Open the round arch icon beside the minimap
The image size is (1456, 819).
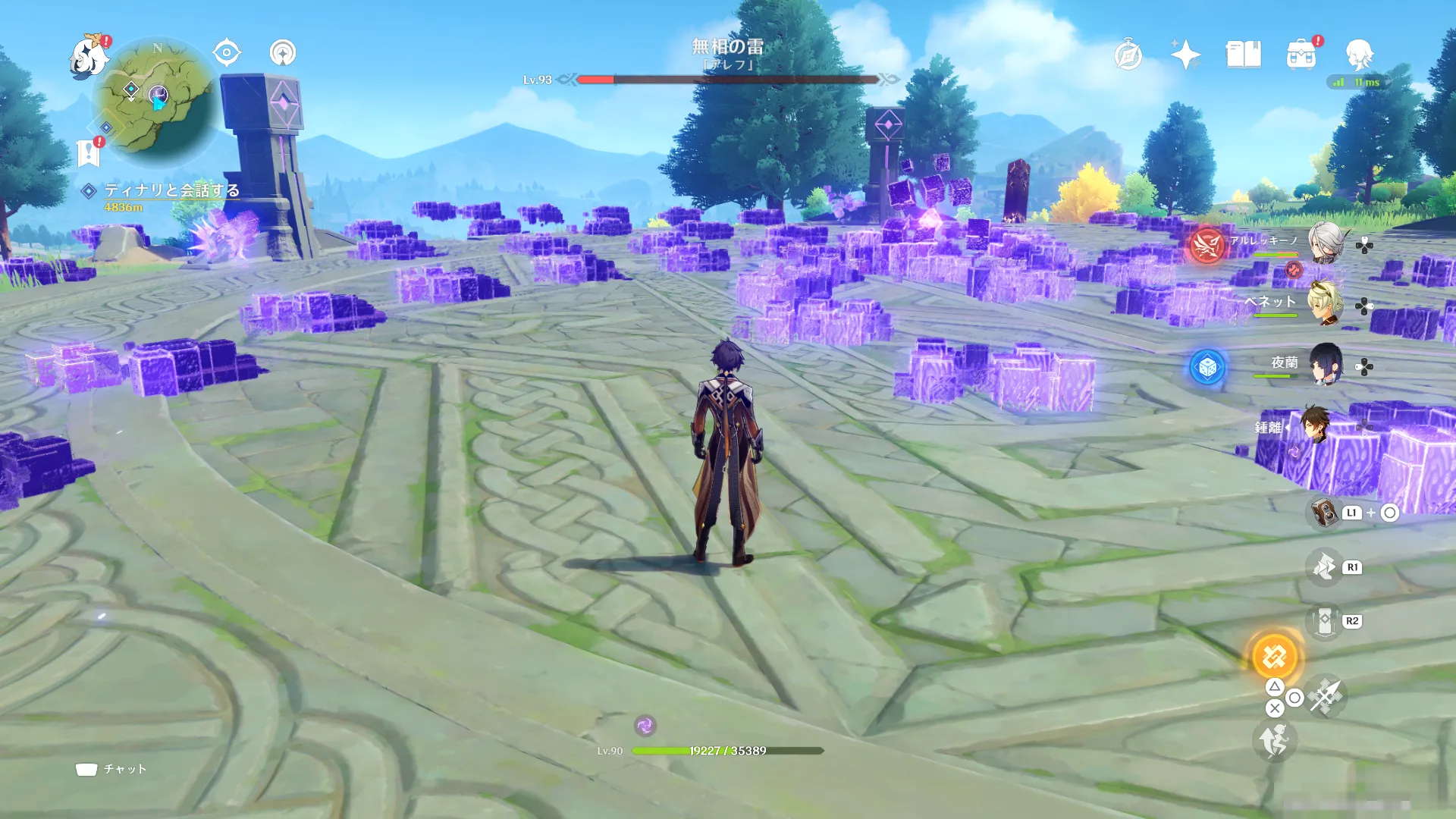(283, 52)
